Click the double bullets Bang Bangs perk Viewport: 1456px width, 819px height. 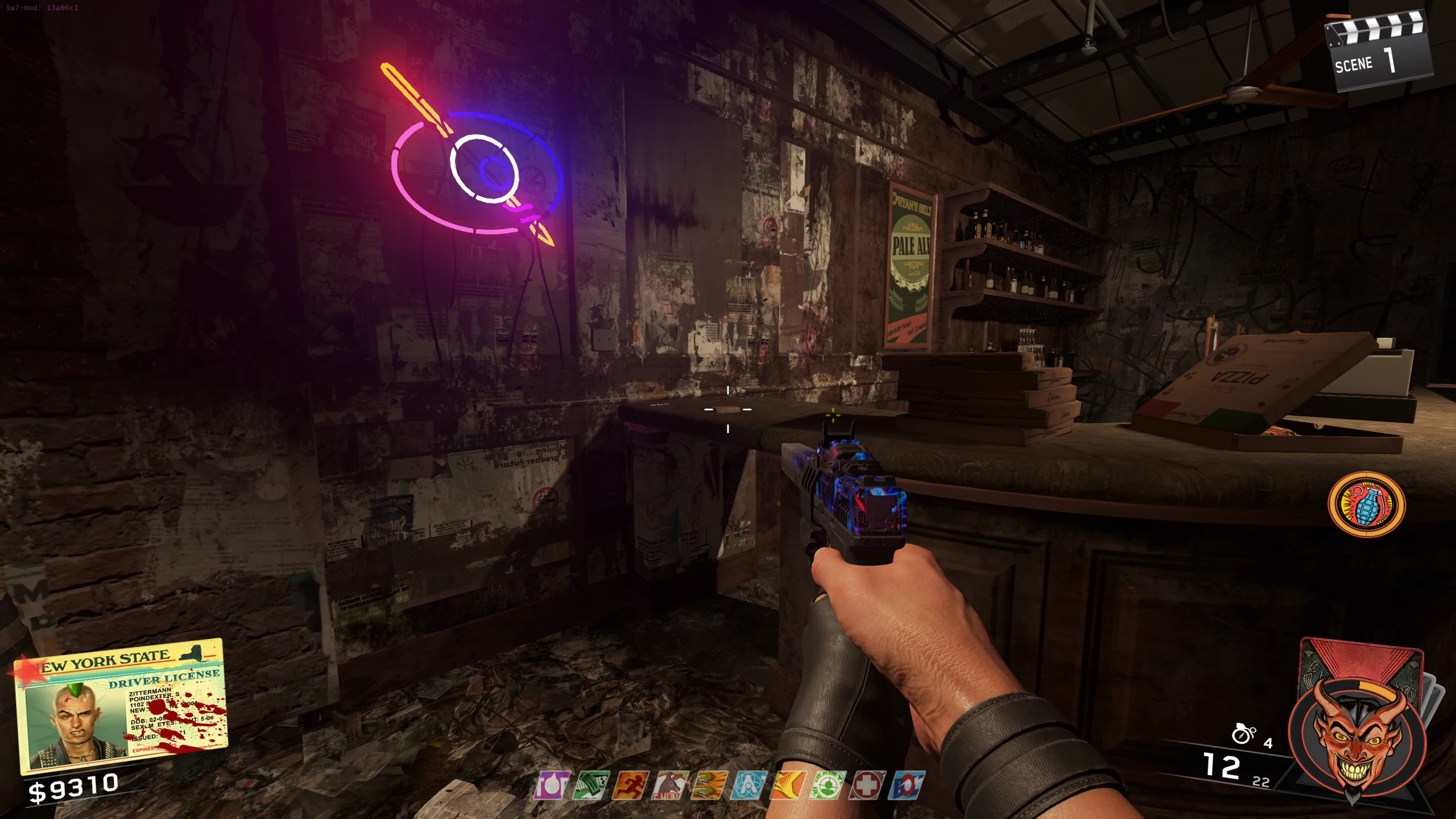(x=709, y=785)
